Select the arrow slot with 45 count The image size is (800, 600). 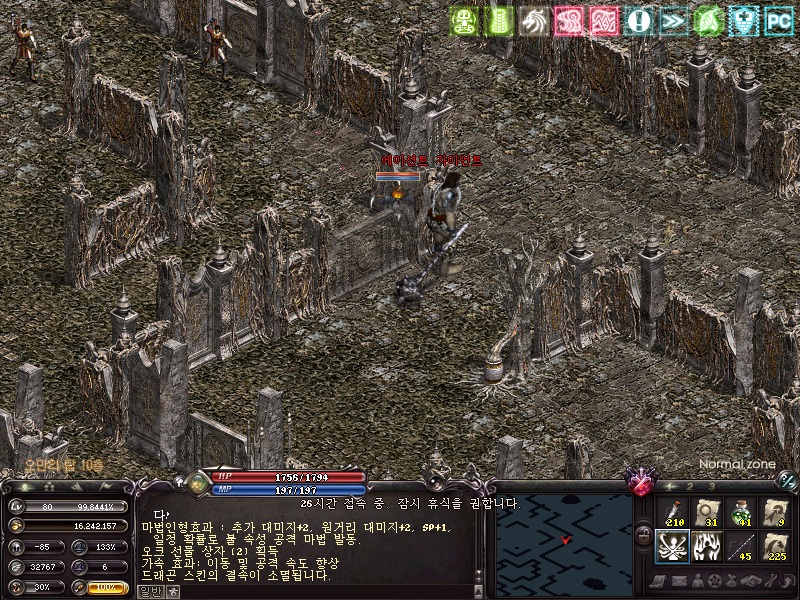click(740, 546)
